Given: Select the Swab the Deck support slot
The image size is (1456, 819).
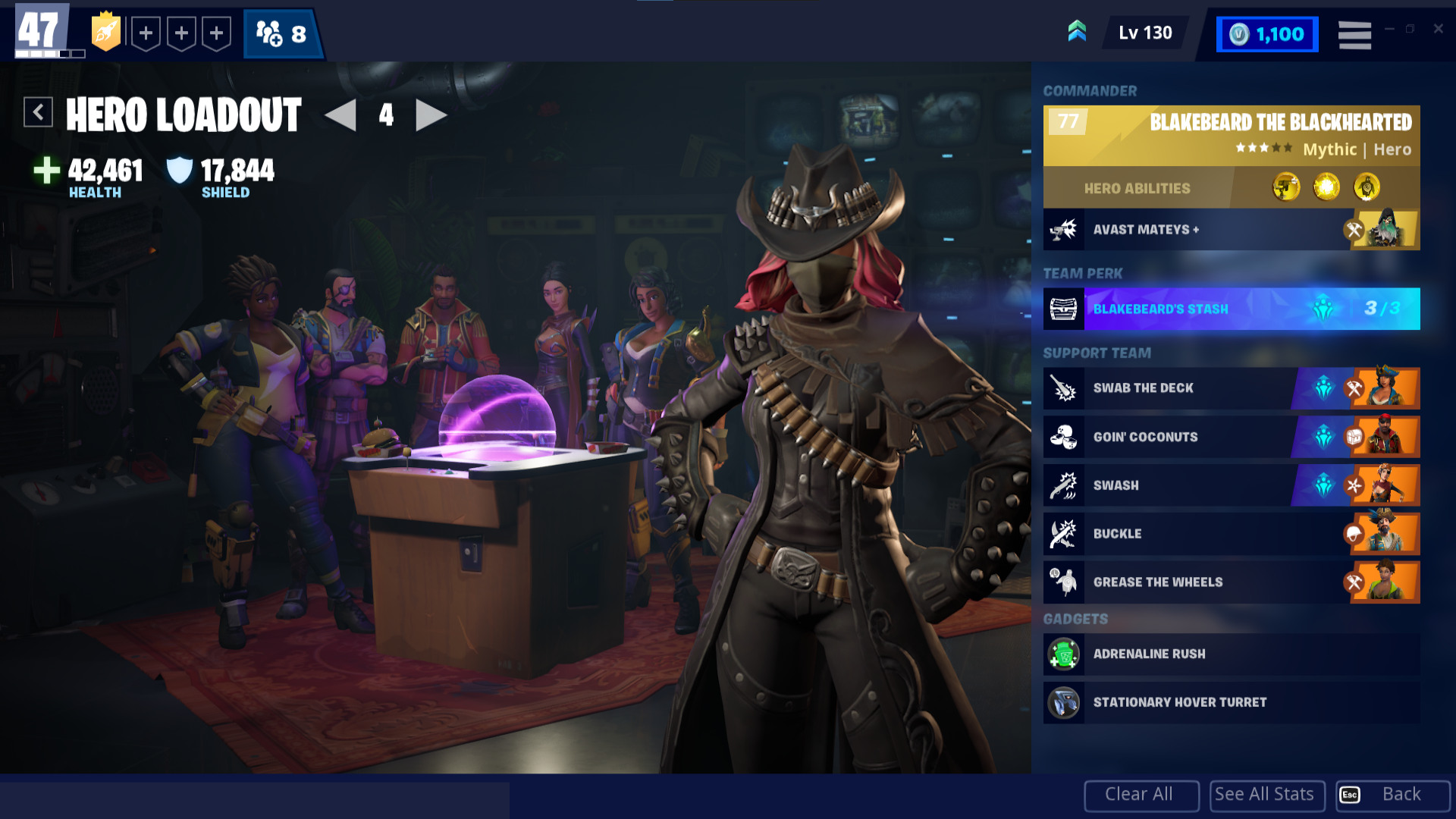Looking at the screenshot, I should pyautogui.click(x=1231, y=388).
